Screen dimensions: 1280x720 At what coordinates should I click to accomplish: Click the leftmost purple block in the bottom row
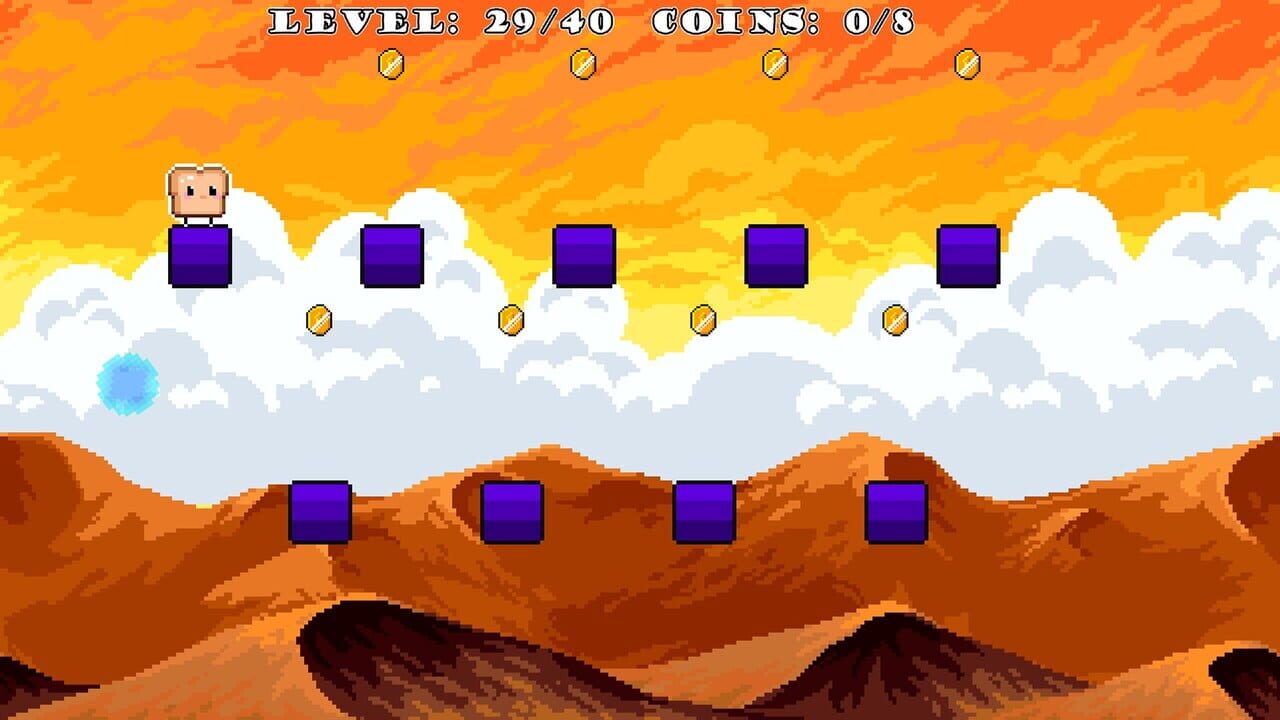click(x=318, y=512)
